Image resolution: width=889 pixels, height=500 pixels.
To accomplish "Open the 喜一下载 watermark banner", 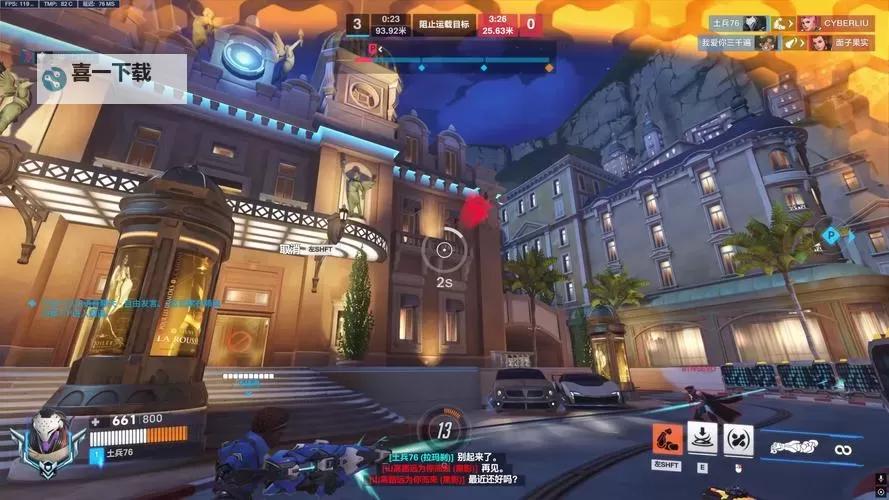I will pos(111,74).
